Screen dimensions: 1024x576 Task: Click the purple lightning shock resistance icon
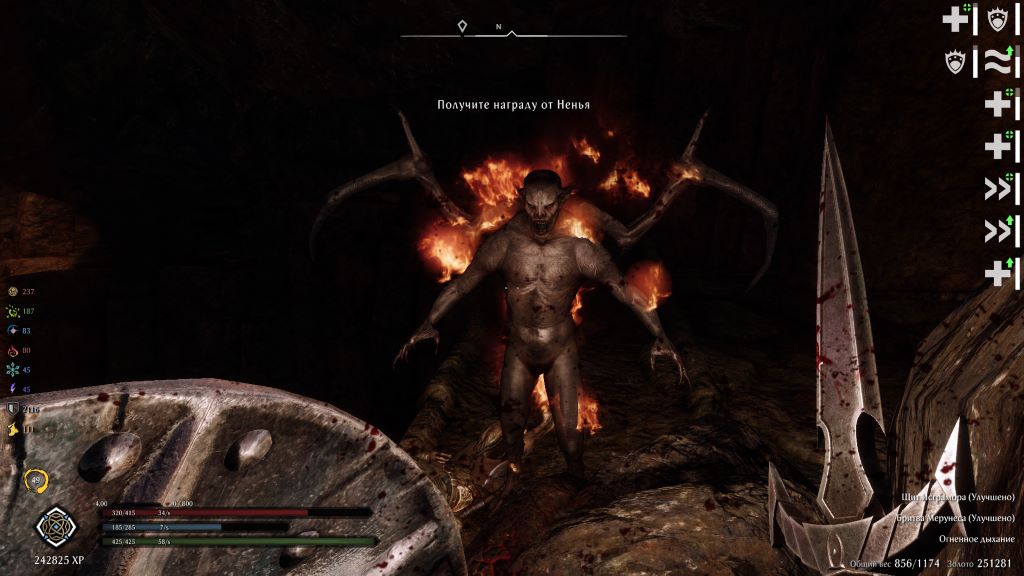click(x=14, y=389)
